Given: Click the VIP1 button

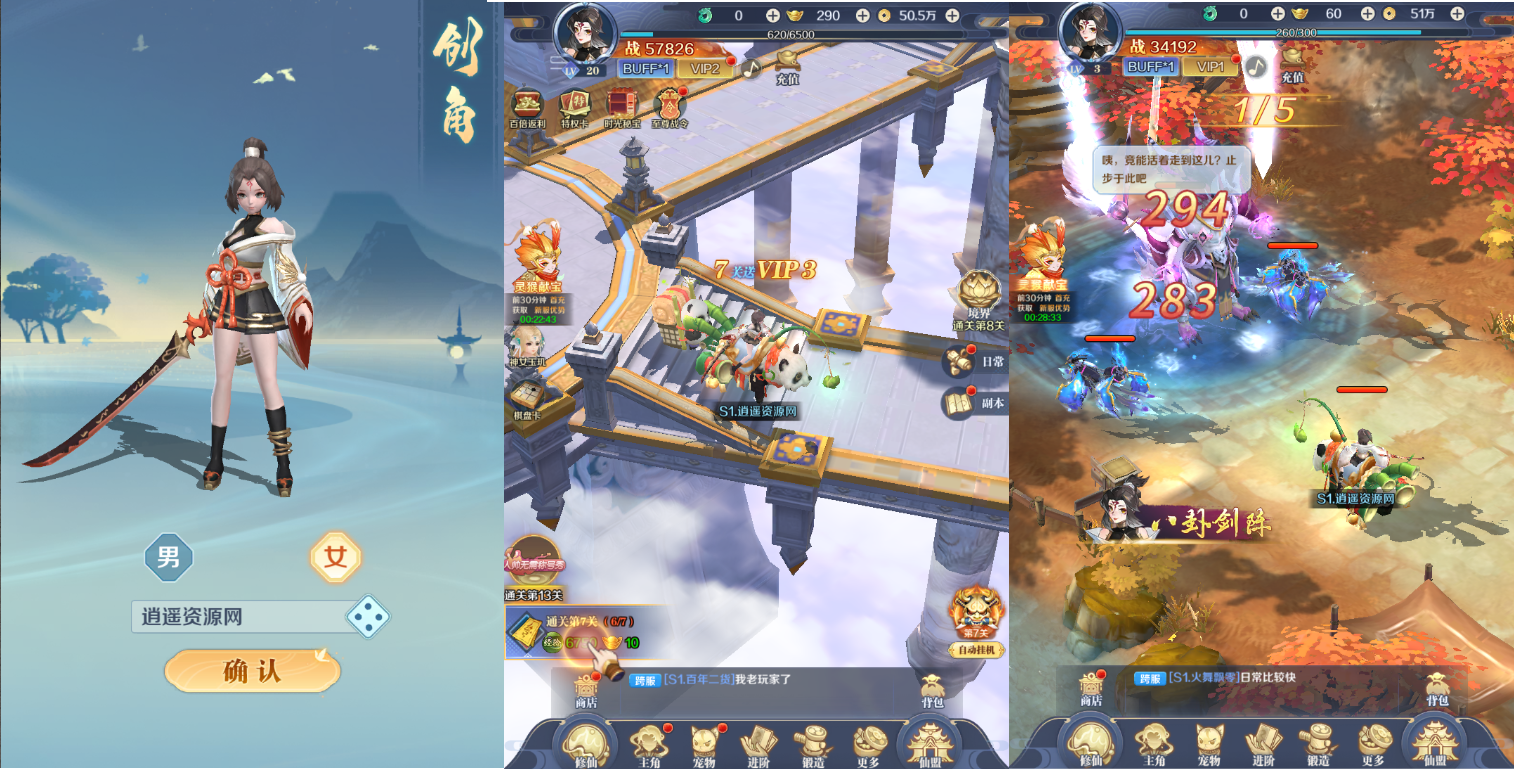Looking at the screenshot, I should tap(1210, 67).
